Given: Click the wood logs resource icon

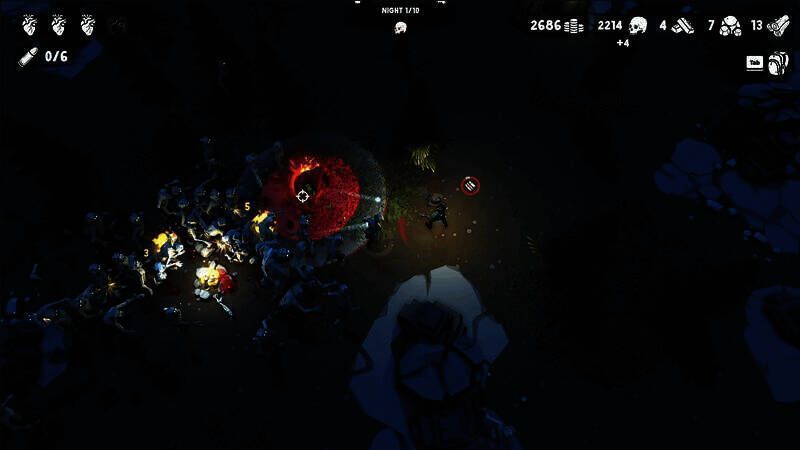Looking at the screenshot, I should coord(778,26).
